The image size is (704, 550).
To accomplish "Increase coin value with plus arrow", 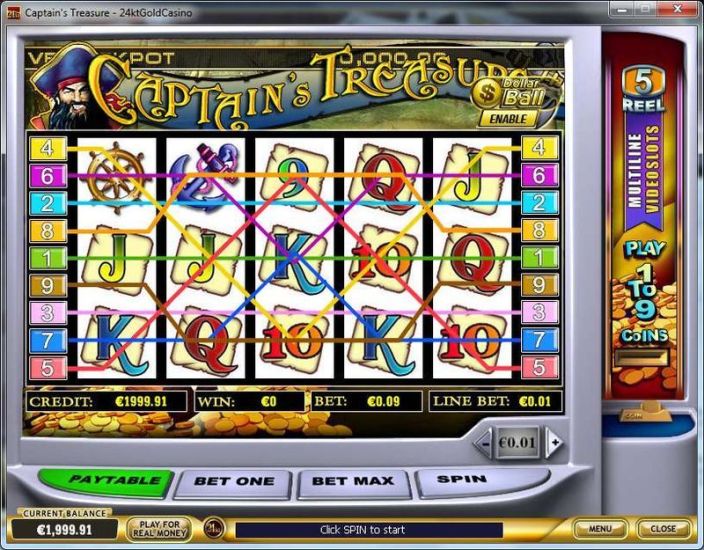I will point(553,442).
